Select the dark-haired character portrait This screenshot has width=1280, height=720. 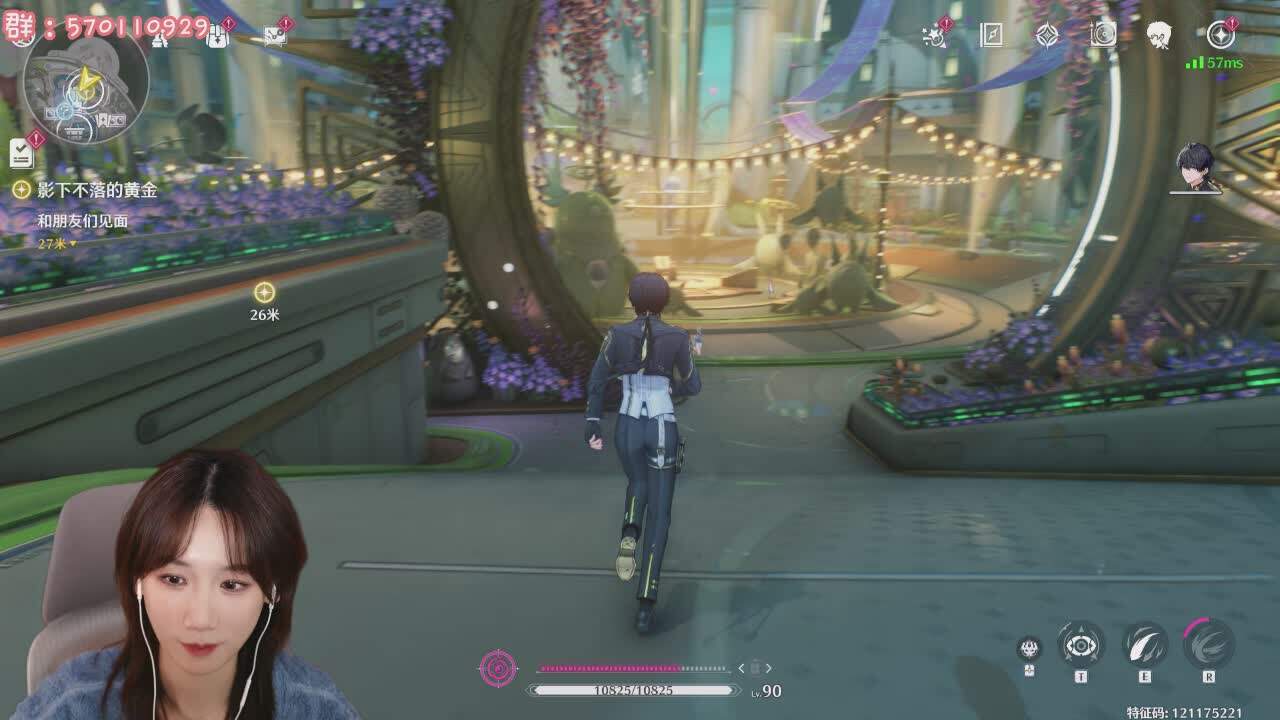tap(1195, 165)
